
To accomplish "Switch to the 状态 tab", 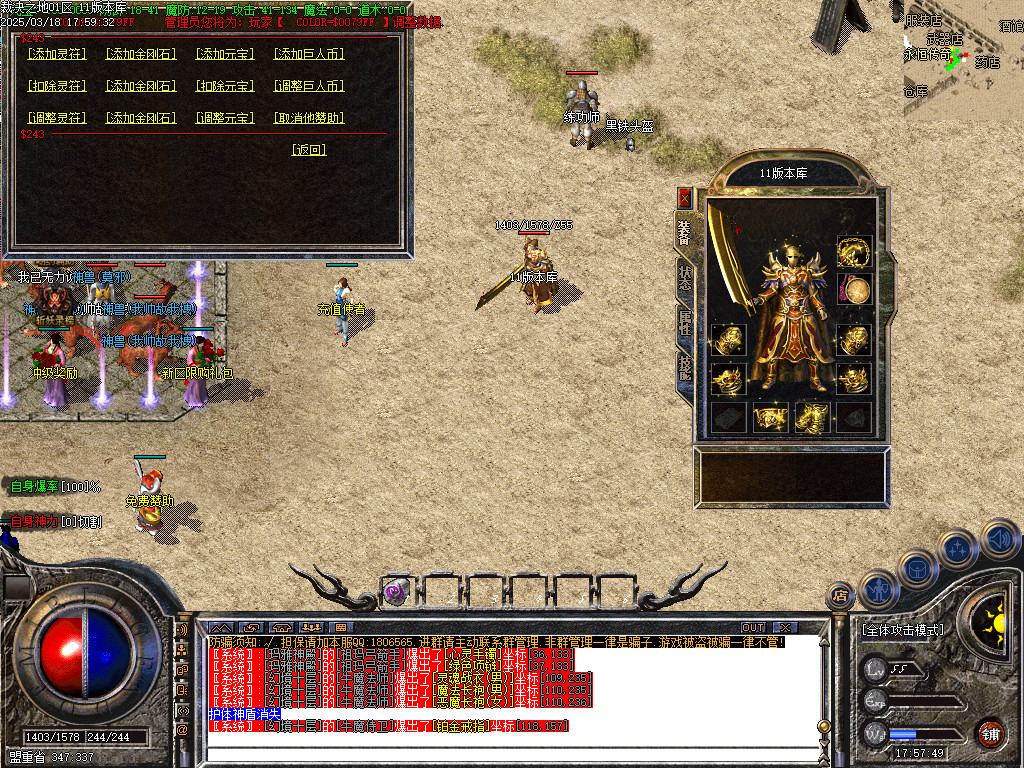I will [x=685, y=278].
